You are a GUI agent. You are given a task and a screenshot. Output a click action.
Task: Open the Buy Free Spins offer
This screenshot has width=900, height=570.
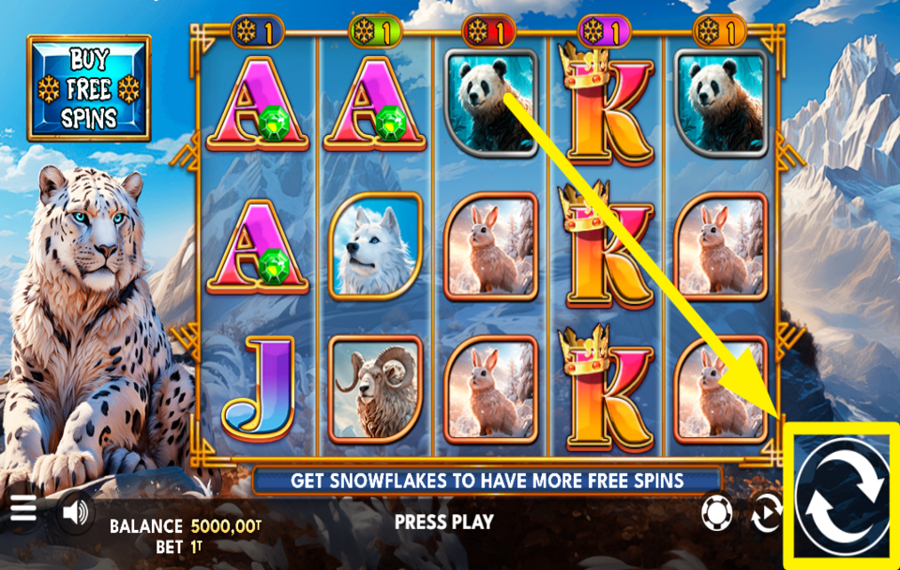[89, 89]
